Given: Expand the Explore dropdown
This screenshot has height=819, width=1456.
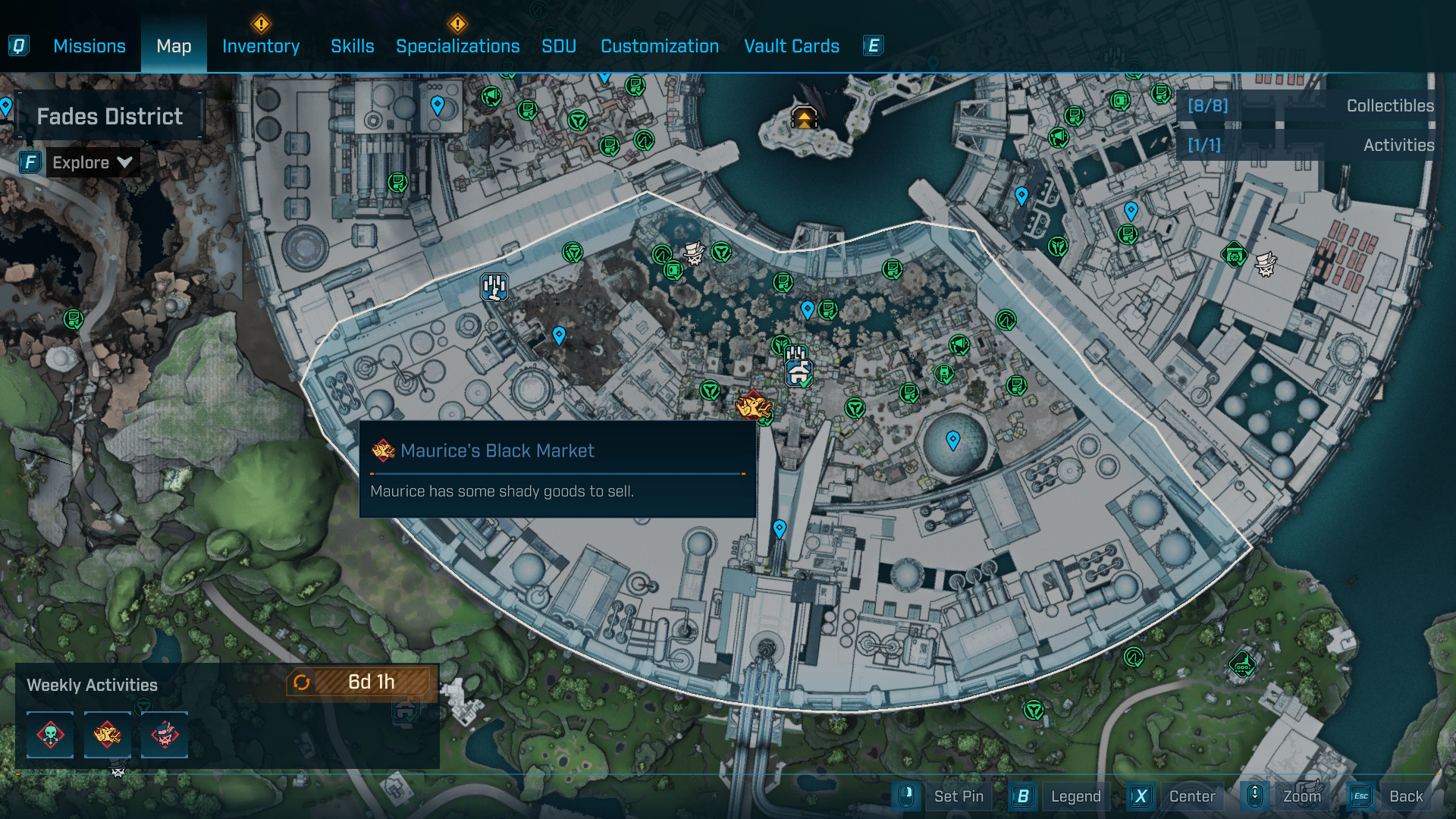Looking at the screenshot, I should 93,162.
